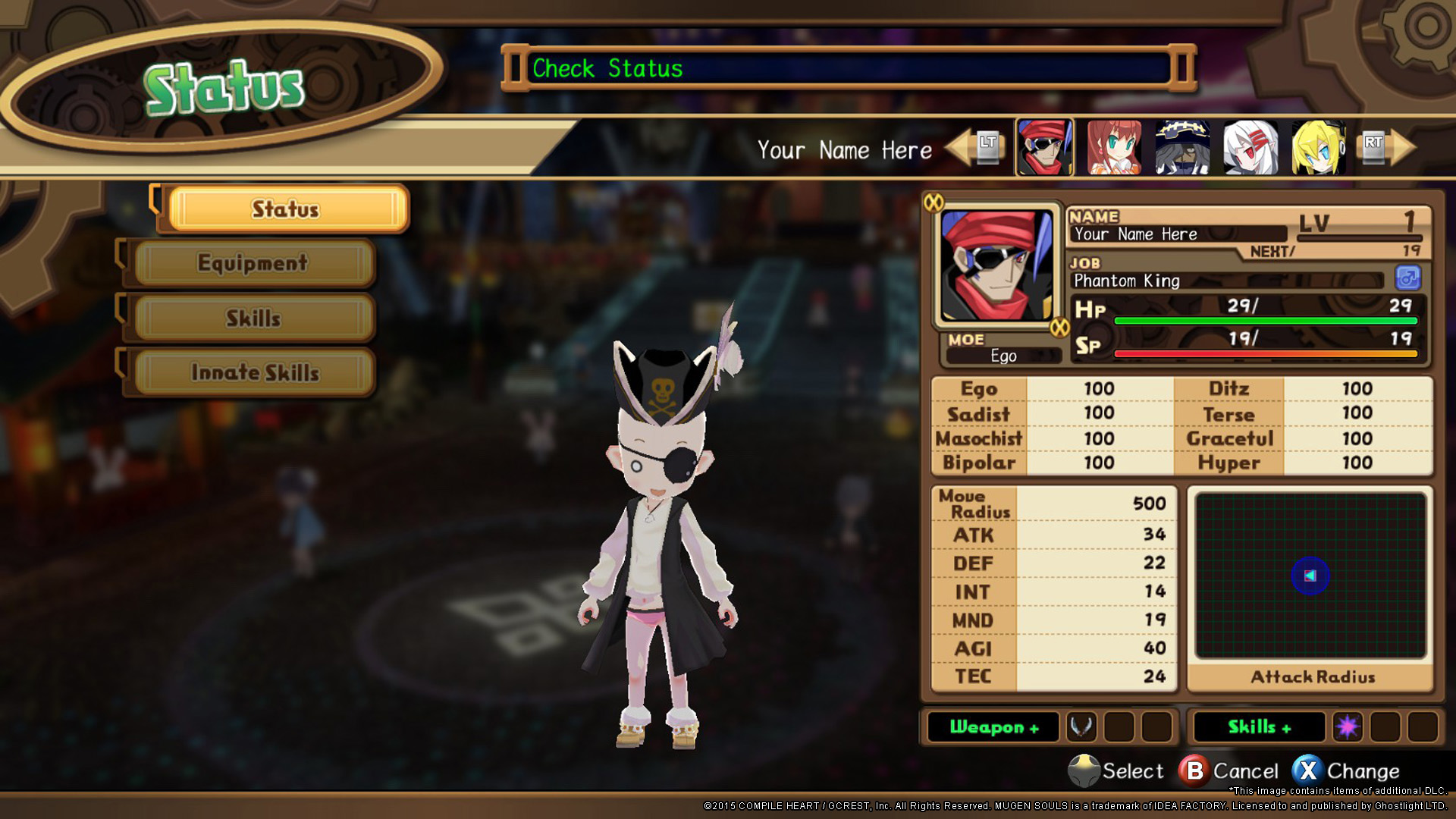Open the Skills tab
Screen dimensions: 1456x819
point(250,318)
